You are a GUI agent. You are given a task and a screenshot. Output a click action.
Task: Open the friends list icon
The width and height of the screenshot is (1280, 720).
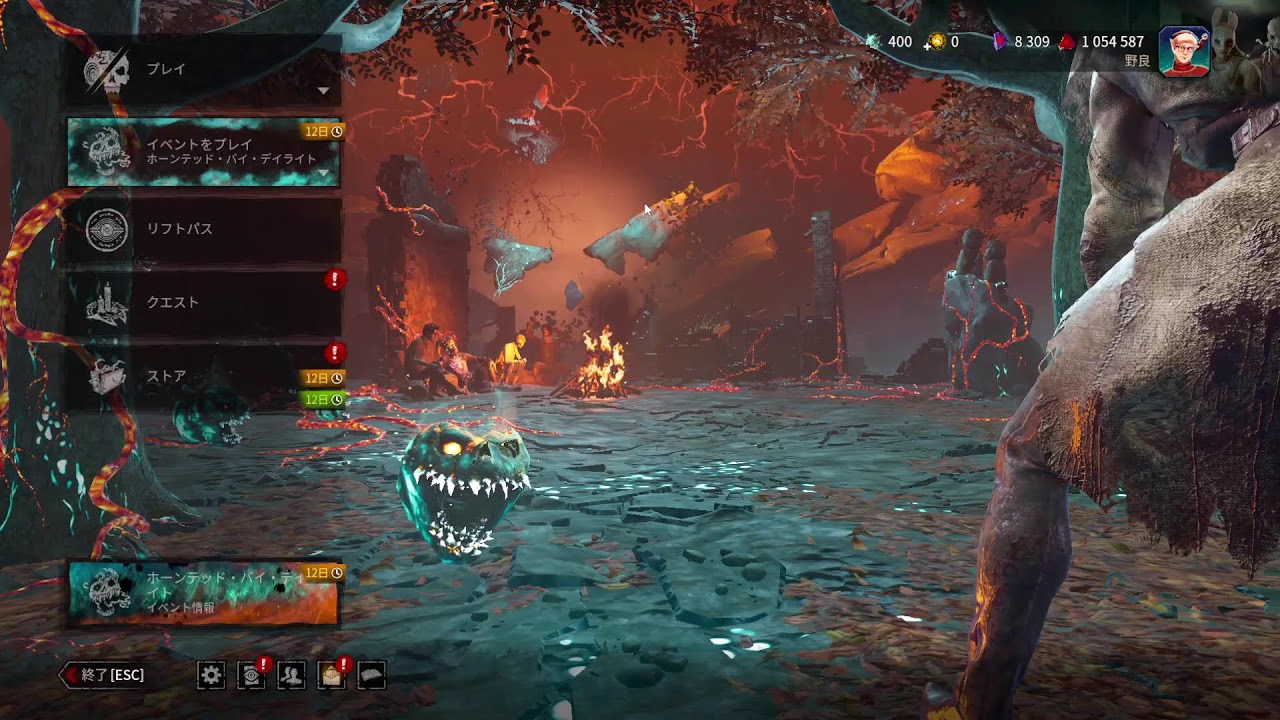[x=291, y=676]
